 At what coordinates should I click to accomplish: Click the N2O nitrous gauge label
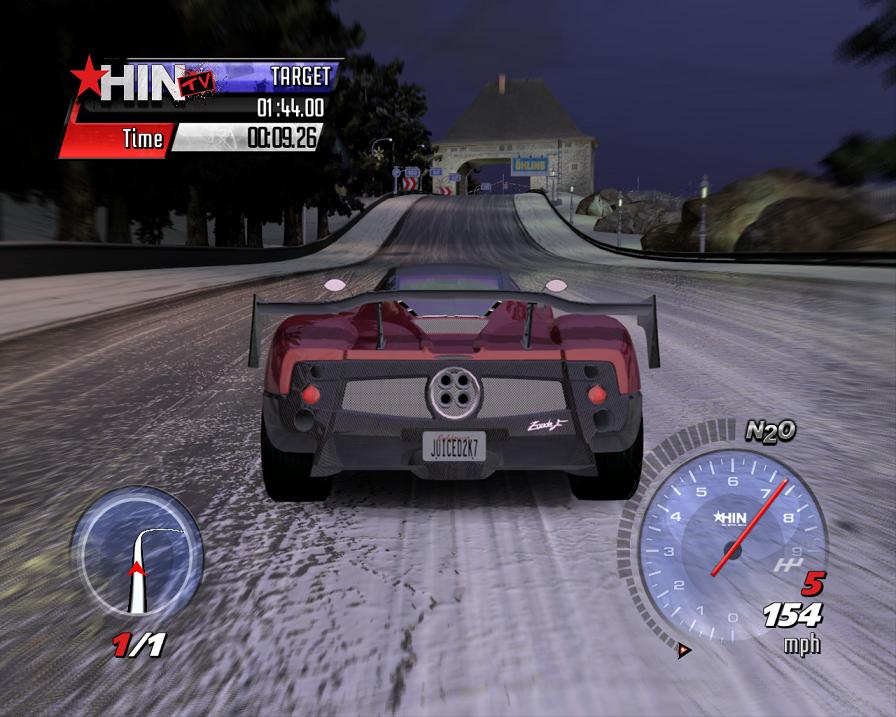click(x=770, y=431)
